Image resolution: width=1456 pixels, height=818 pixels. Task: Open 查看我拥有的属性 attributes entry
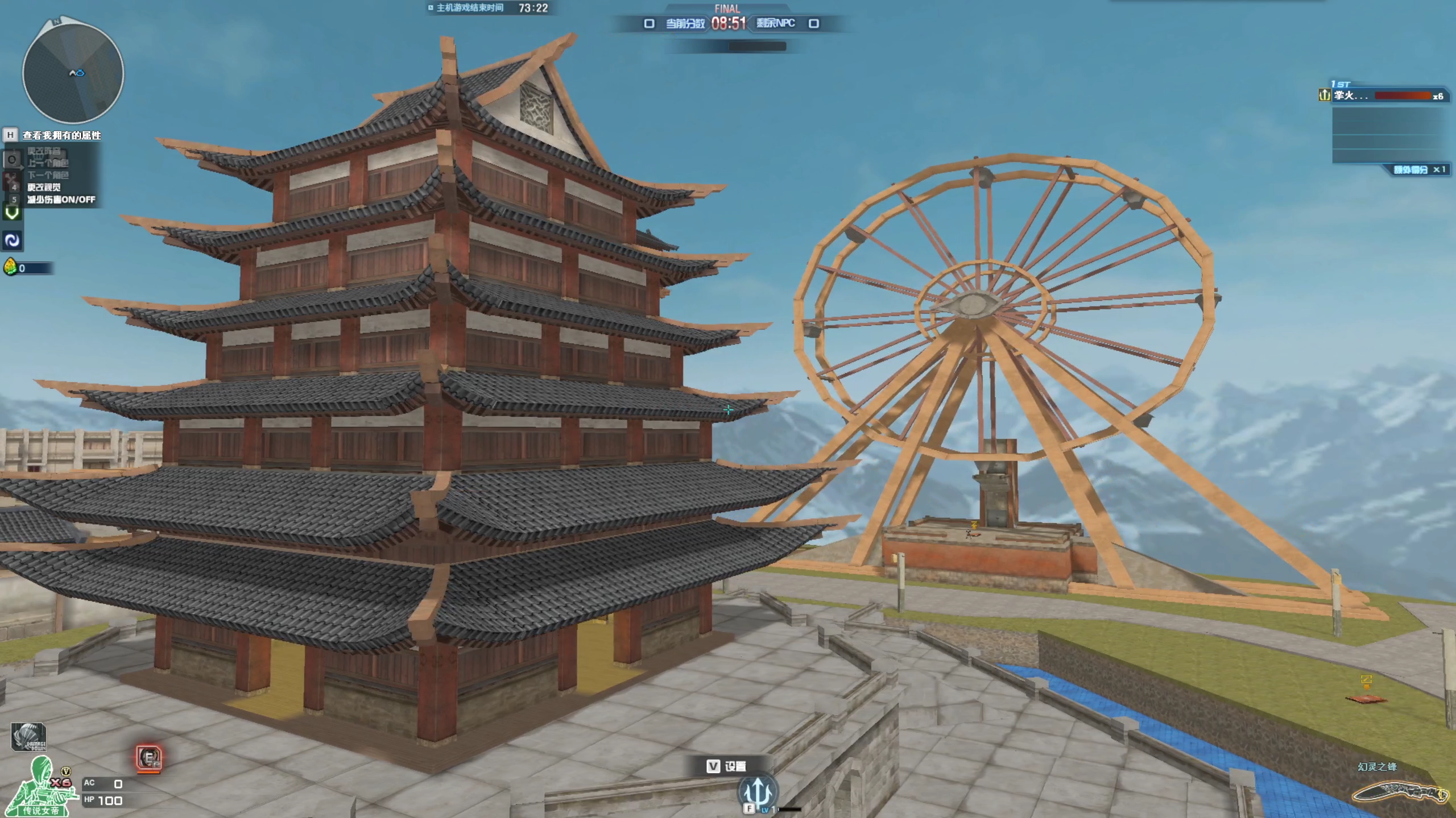[x=61, y=135]
